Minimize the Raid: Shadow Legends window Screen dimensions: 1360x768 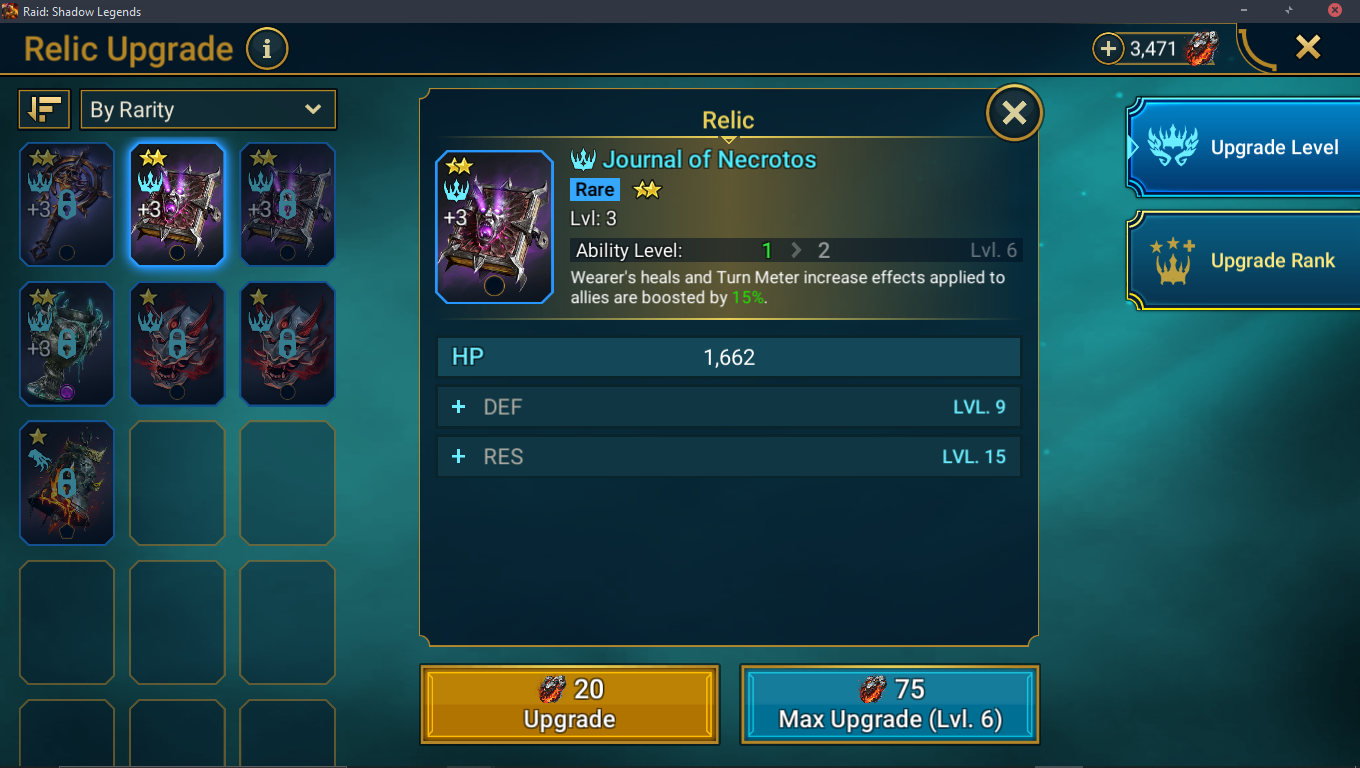(x=1243, y=11)
